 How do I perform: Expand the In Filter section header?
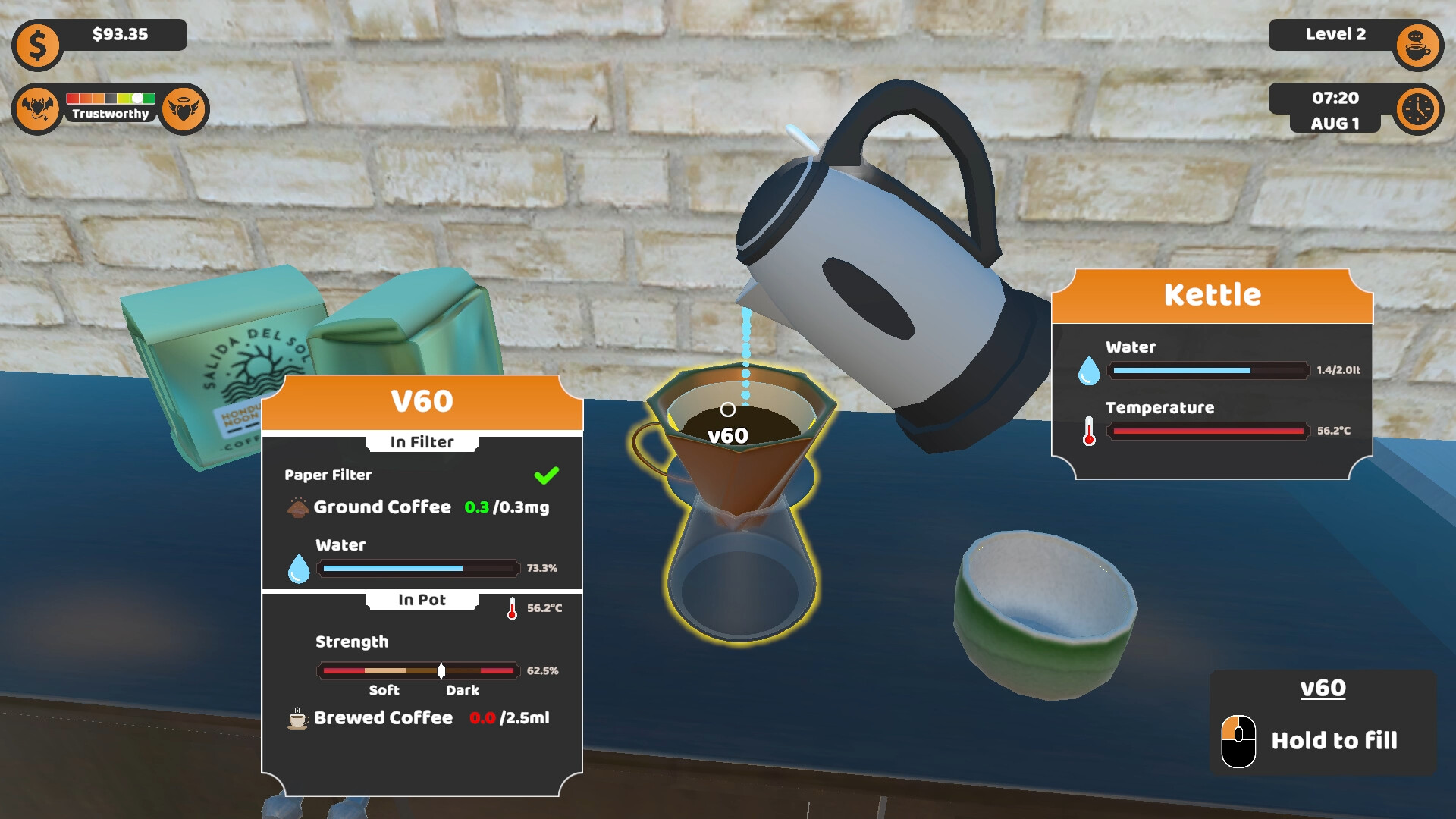point(421,442)
